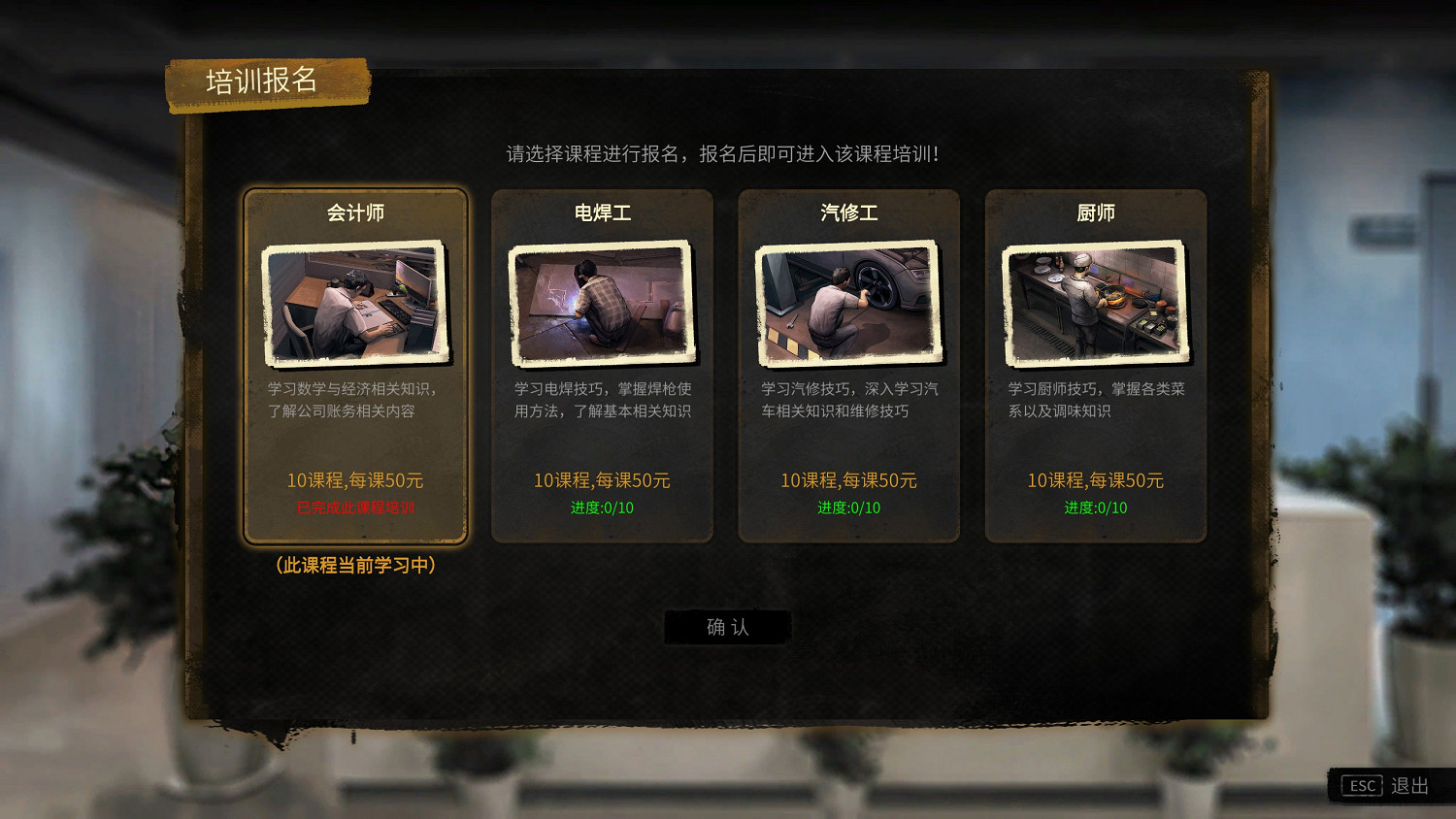
Task: Click chef progress indicator 进度:0/10
Action: 1095,507
